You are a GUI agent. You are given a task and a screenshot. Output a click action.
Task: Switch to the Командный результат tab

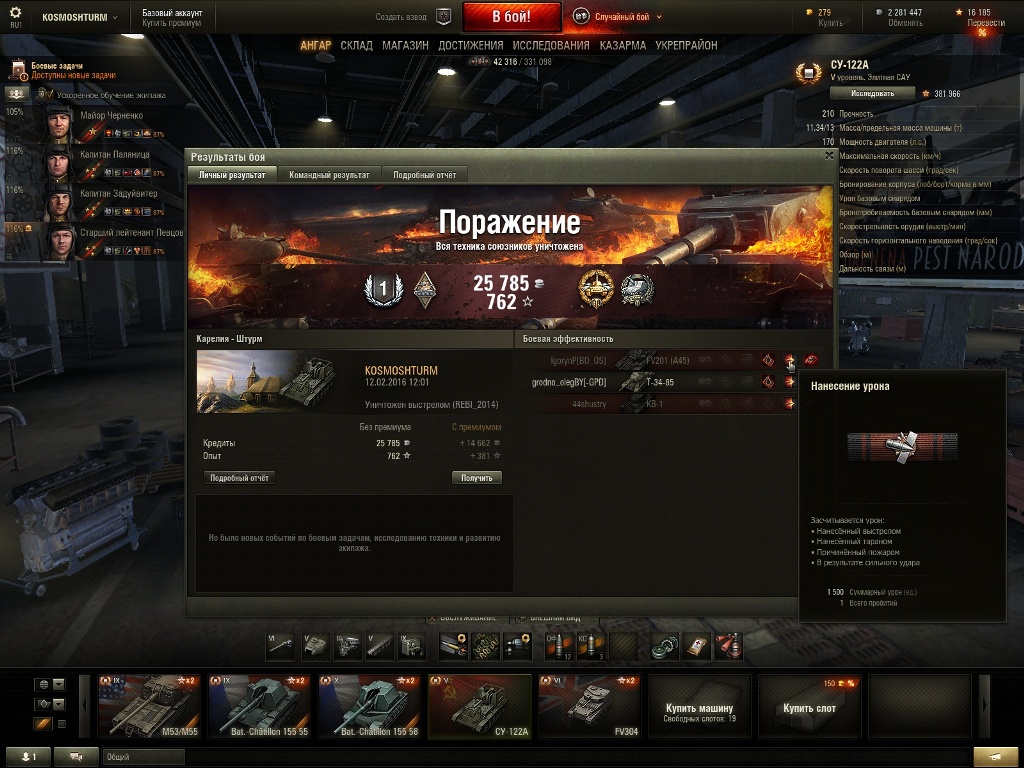329,175
